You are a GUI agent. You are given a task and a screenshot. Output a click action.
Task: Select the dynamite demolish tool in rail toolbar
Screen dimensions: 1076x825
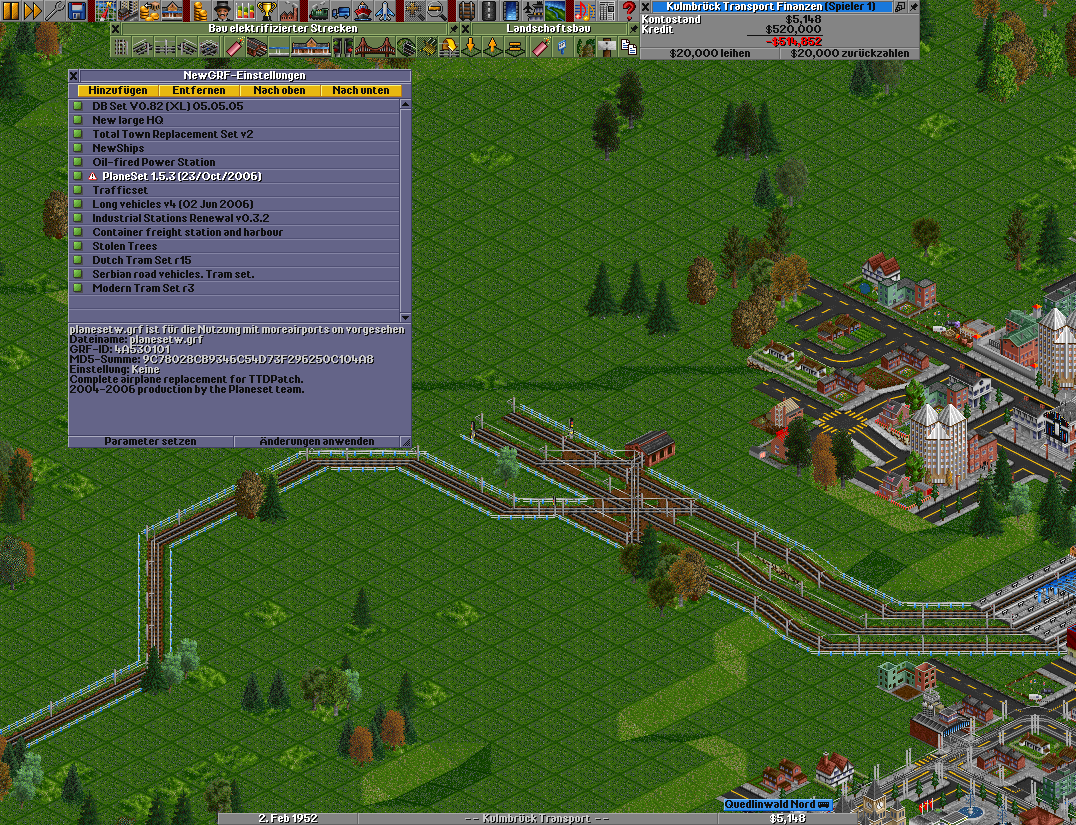pyautogui.click(x=235, y=47)
